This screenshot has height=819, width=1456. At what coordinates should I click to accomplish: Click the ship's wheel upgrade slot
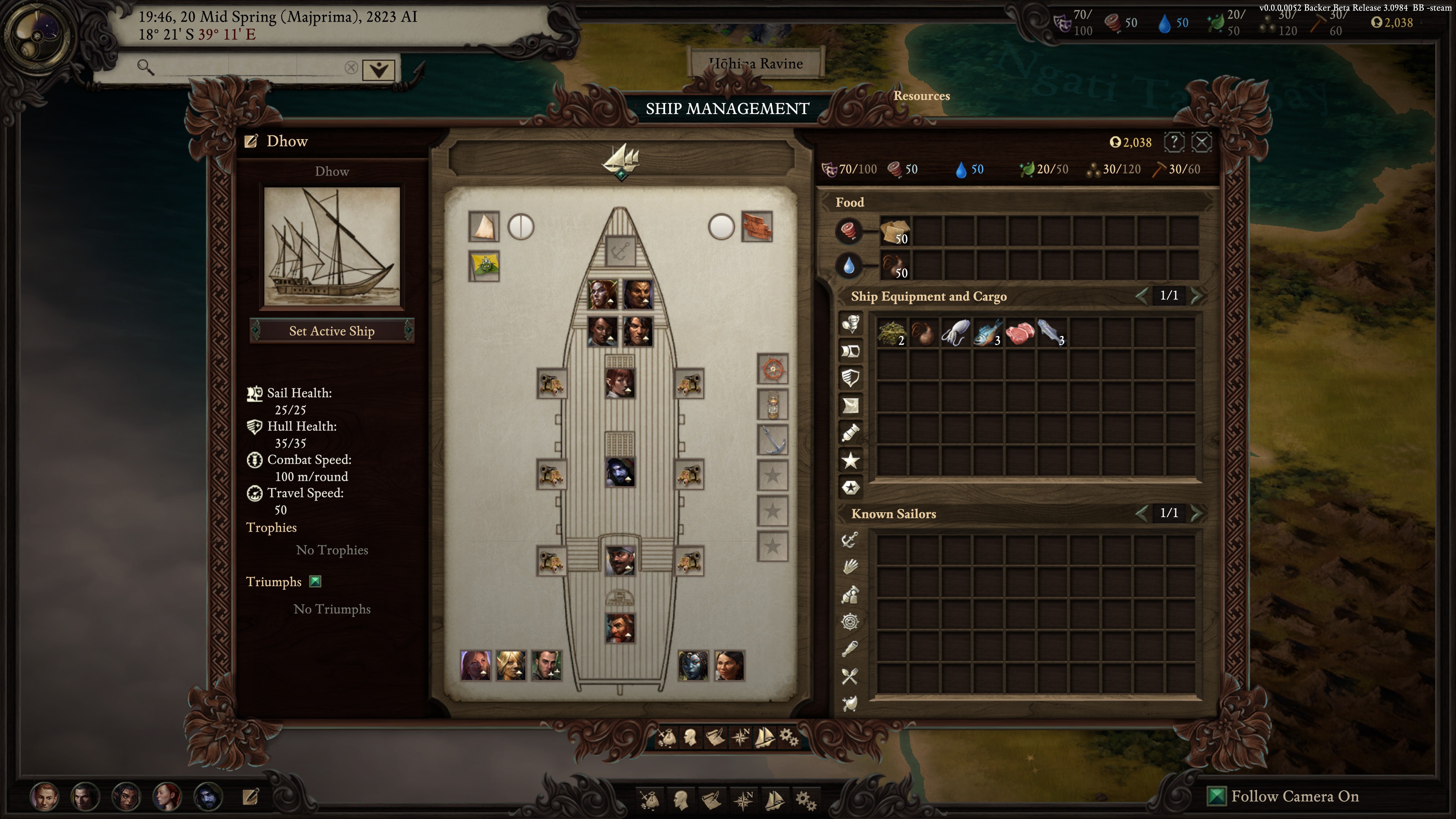click(773, 370)
